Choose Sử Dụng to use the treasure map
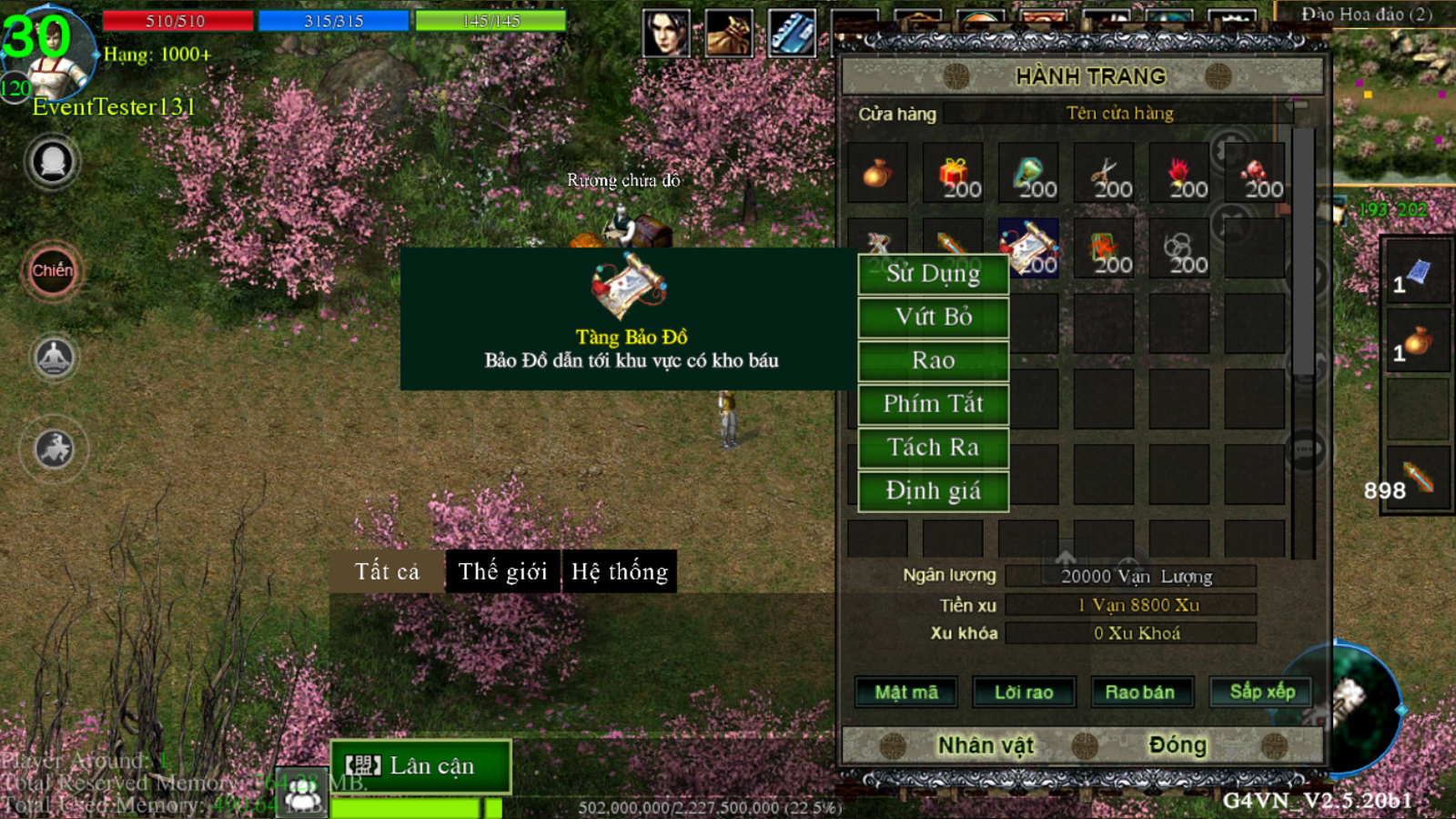This screenshot has height=819, width=1456. (x=933, y=274)
